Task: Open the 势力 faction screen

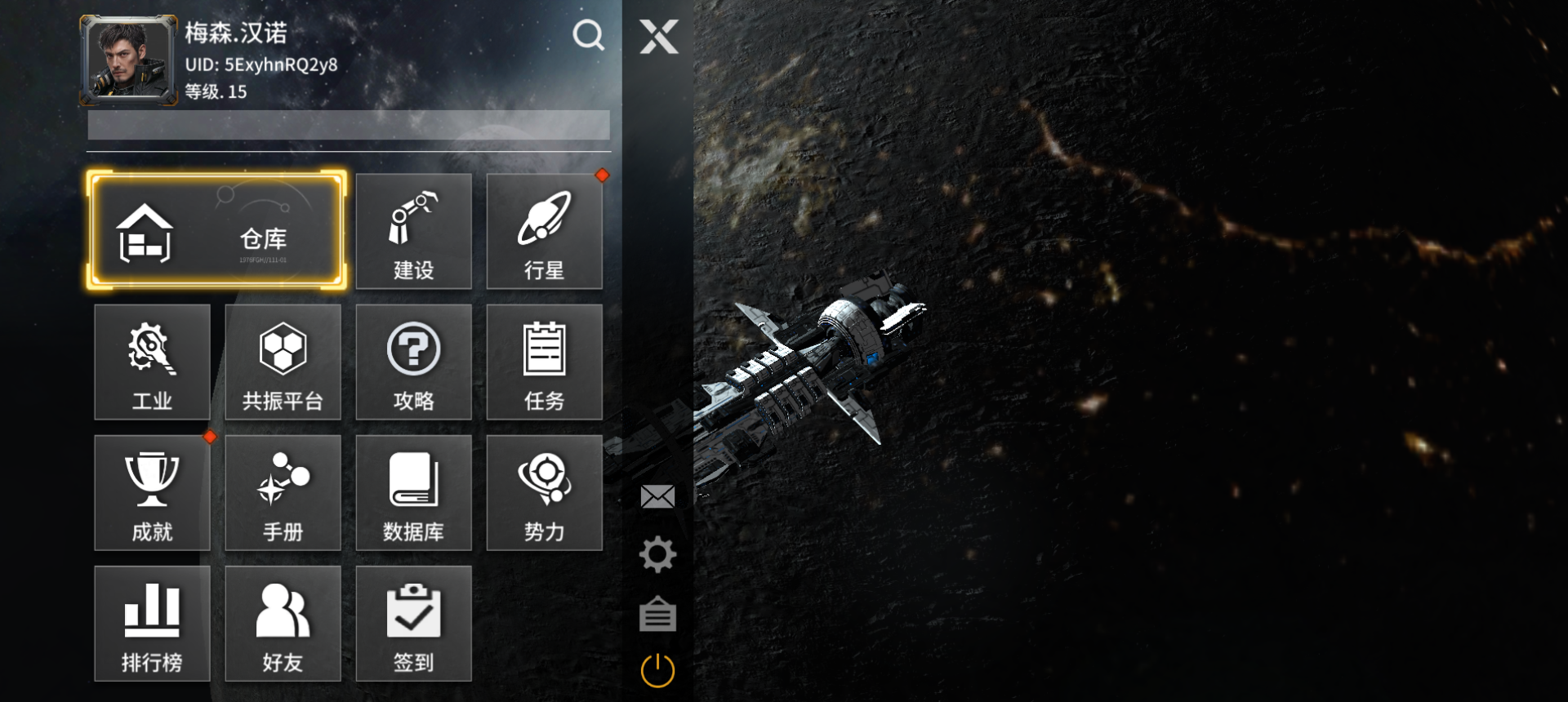Action: click(x=544, y=493)
